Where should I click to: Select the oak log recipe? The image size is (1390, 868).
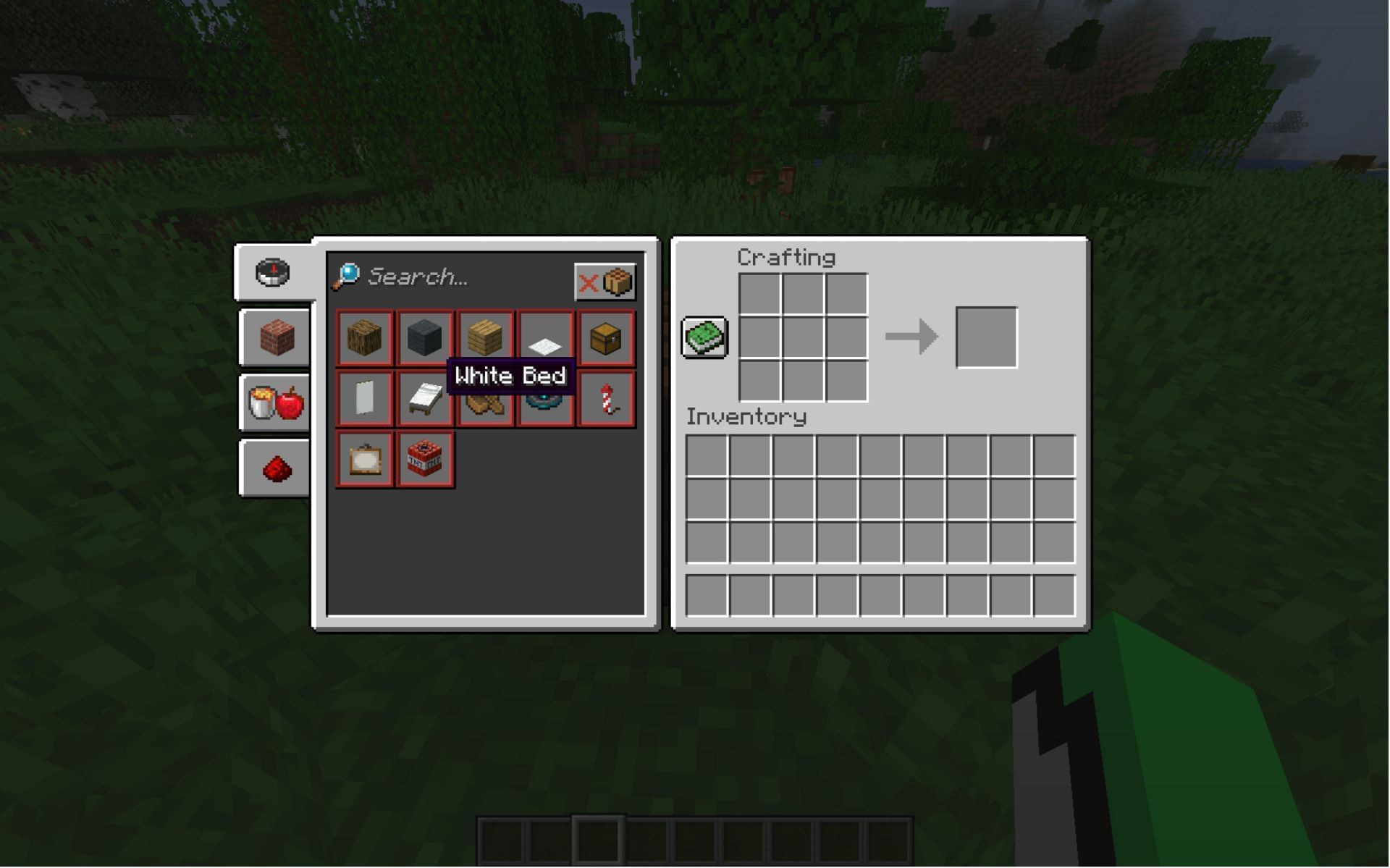tap(364, 337)
